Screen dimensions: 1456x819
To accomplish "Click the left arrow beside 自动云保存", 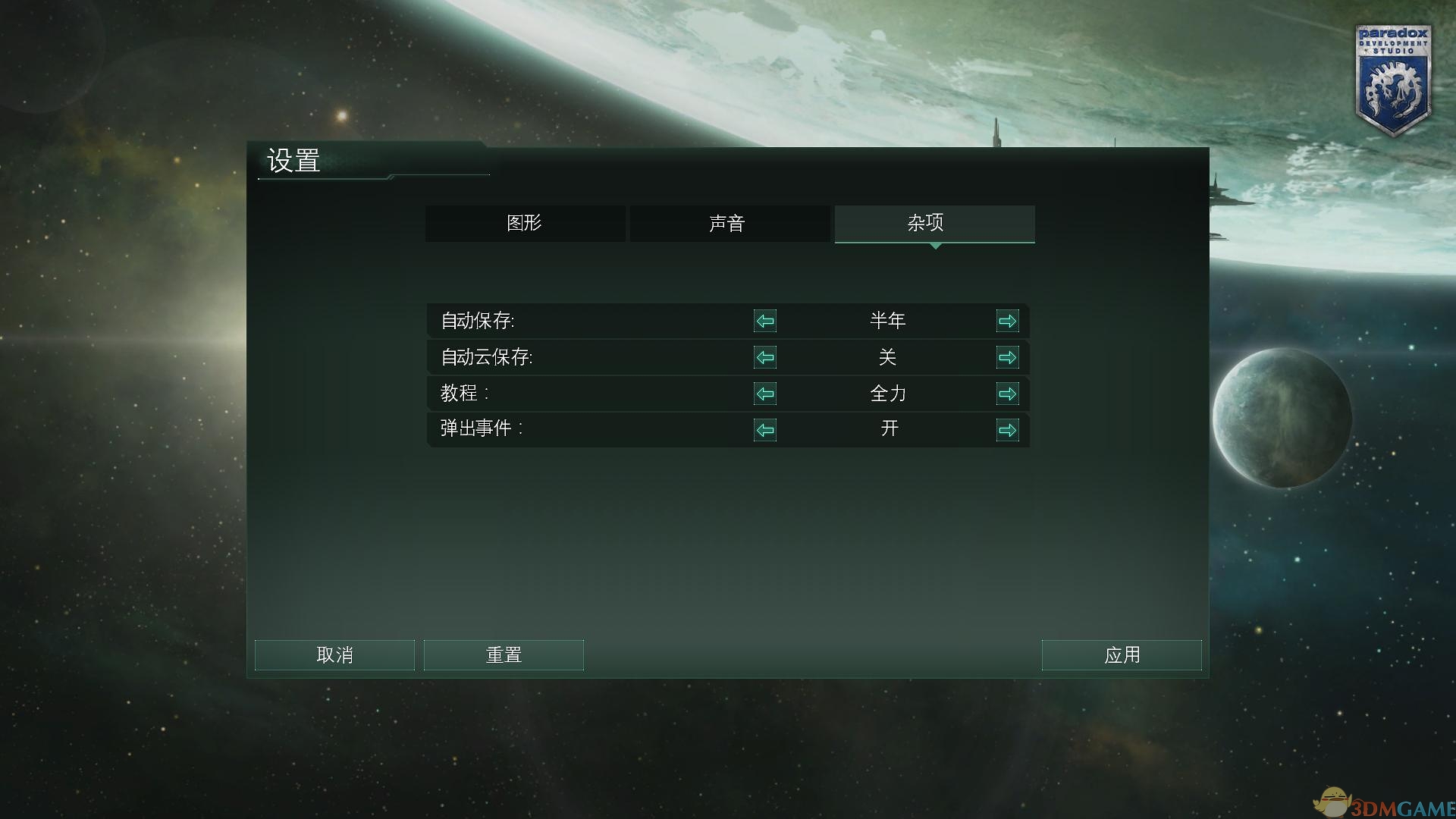I will pos(765,357).
